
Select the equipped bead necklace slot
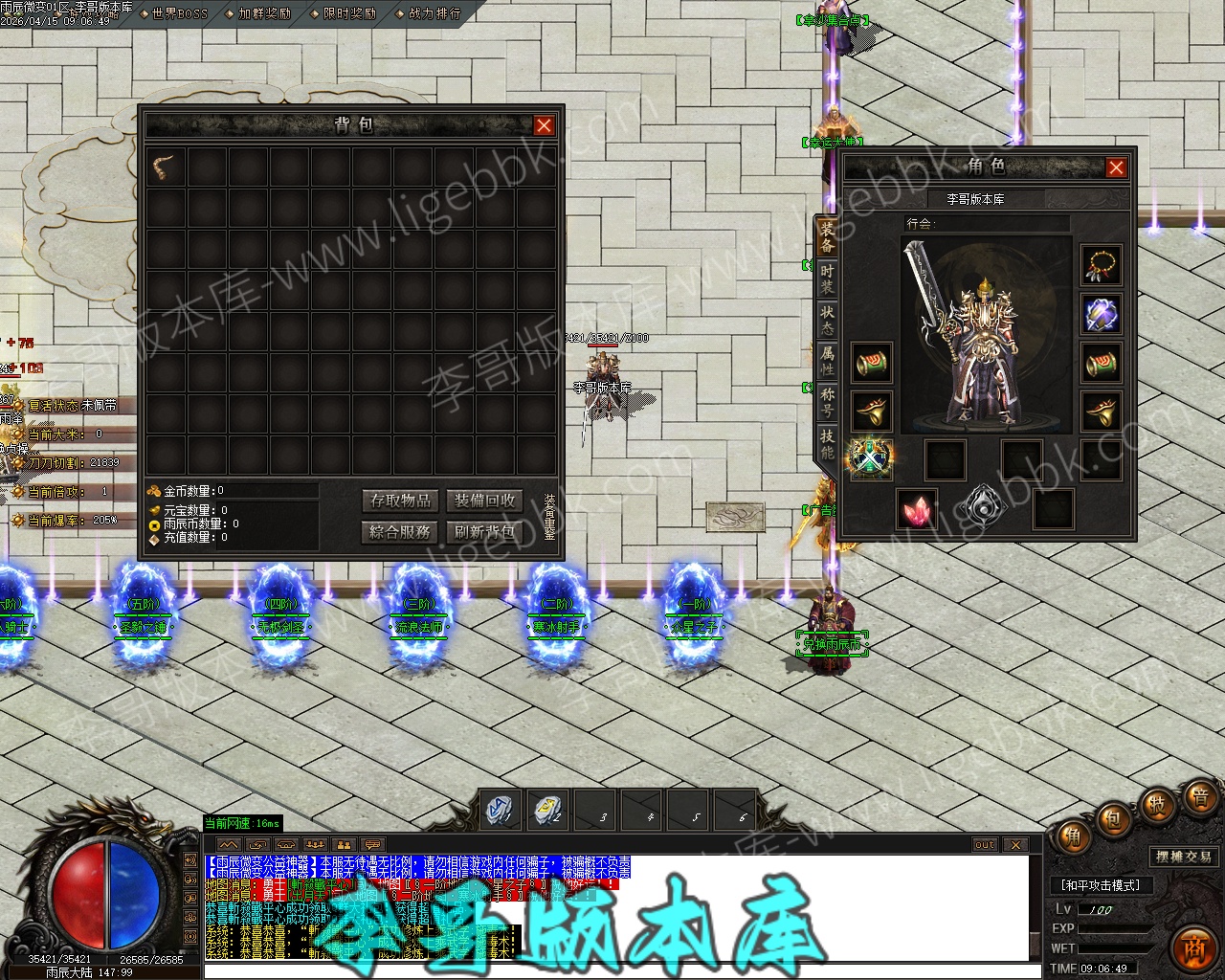click(x=1102, y=265)
